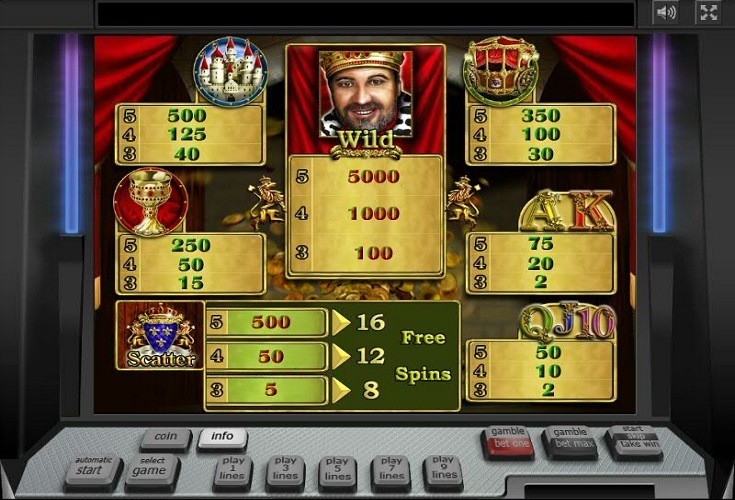The image size is (735, 500).
Task: Select the play 7 lines button
Action: [389, 468]
